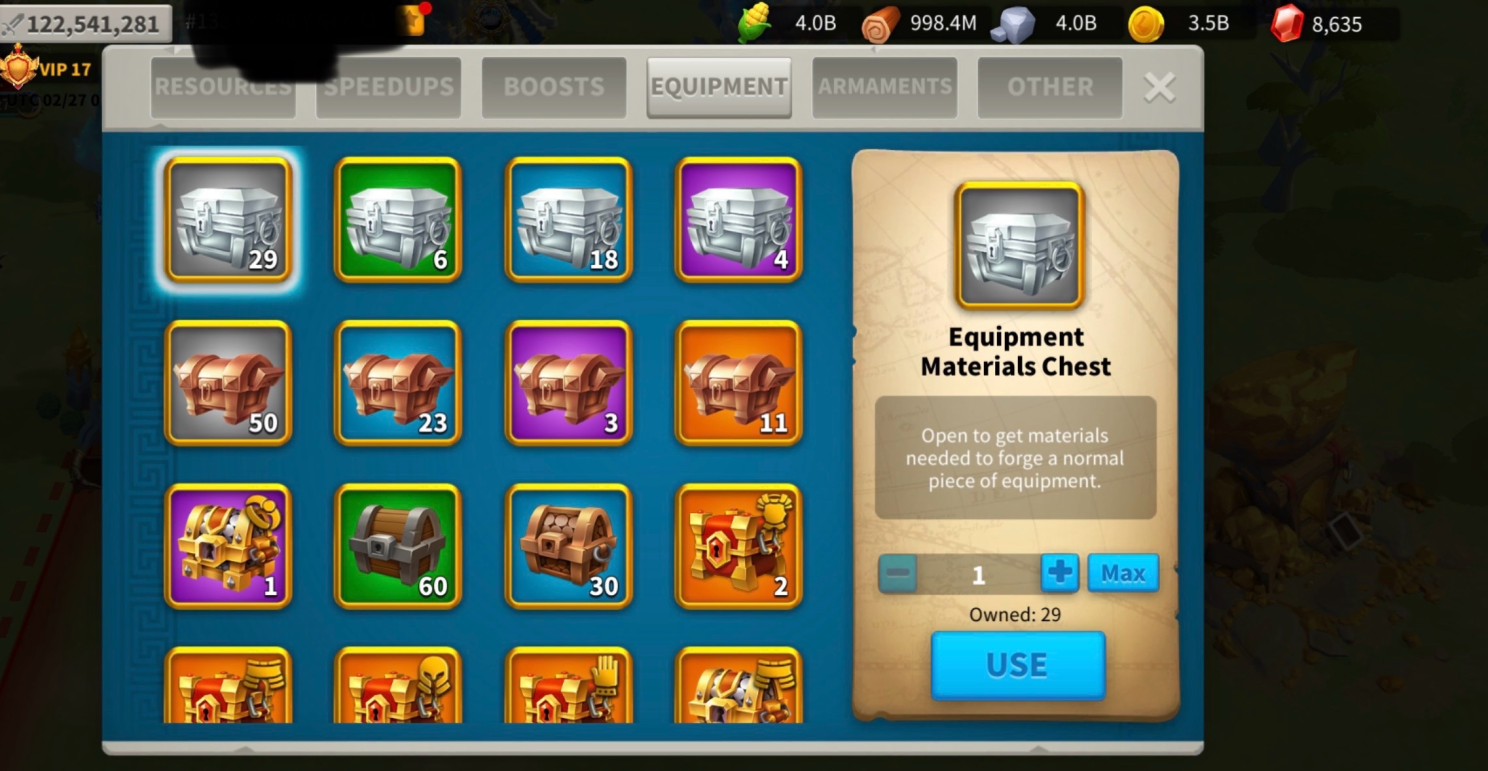Switch to the Resources tab
Viewport: 1488px width, 771px height.
click(222, 87)
